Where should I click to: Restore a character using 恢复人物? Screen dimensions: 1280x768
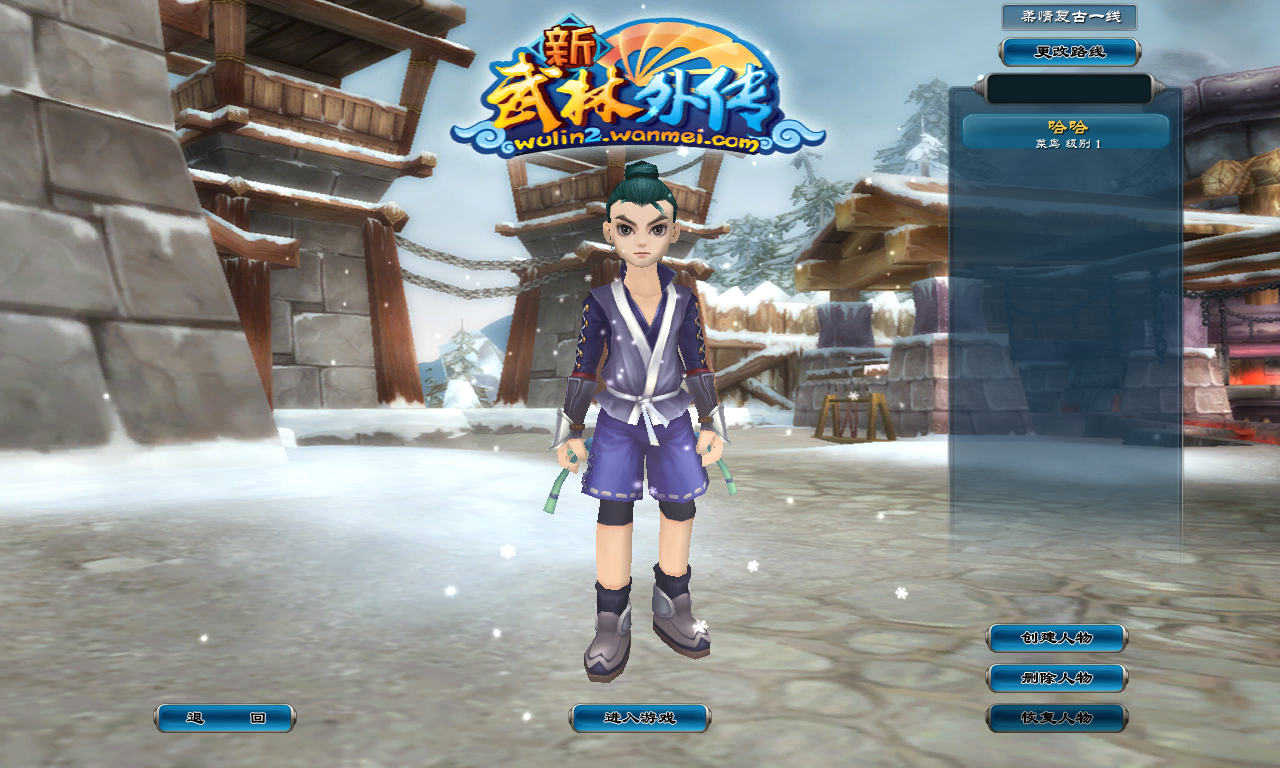[x=1057, y=718]
